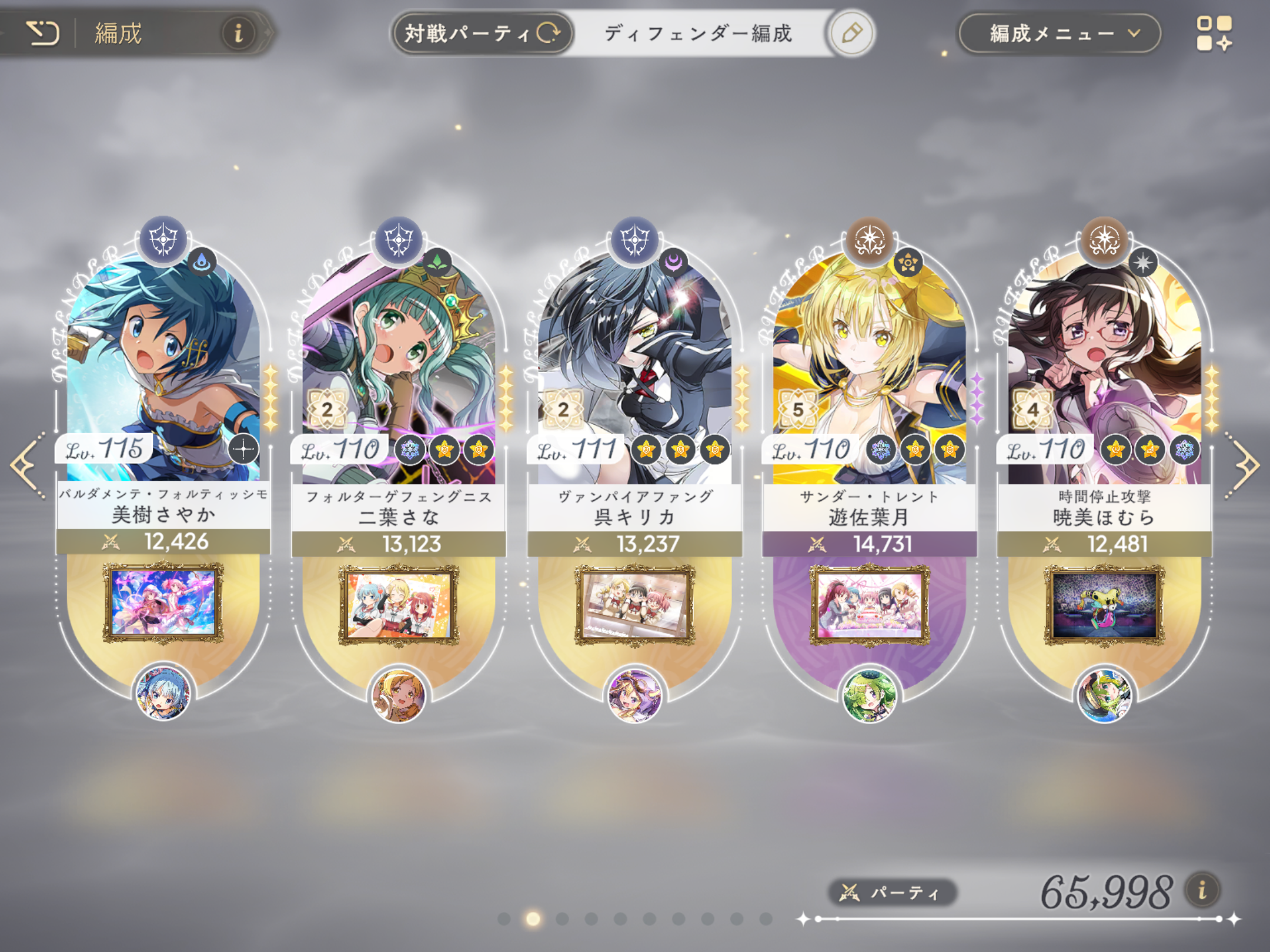
Task: Open 暁美ほむら's dark stage memory portrait
Action: (1104, 605)
